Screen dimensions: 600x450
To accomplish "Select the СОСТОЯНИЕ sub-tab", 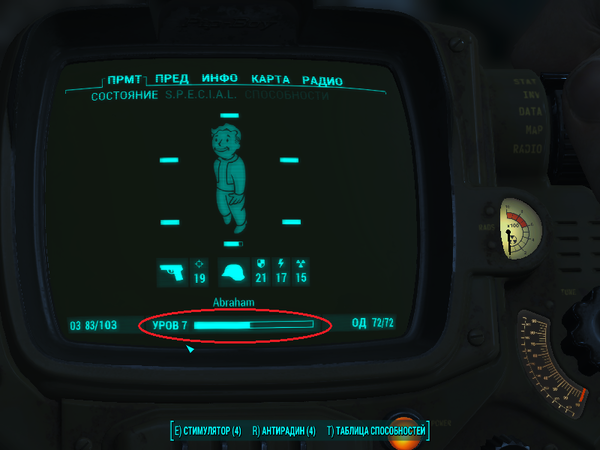I will pyautogui.click(x=124, y=95).
